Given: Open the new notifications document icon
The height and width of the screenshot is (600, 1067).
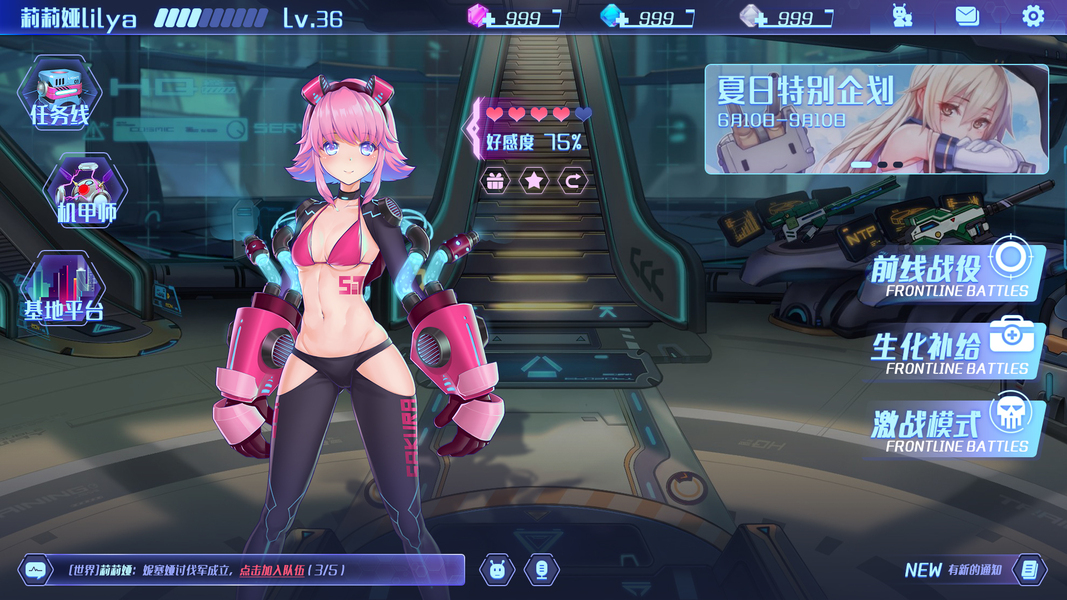Looking at the screenshot, I should pyautogui.click(x=1029, y=570).
